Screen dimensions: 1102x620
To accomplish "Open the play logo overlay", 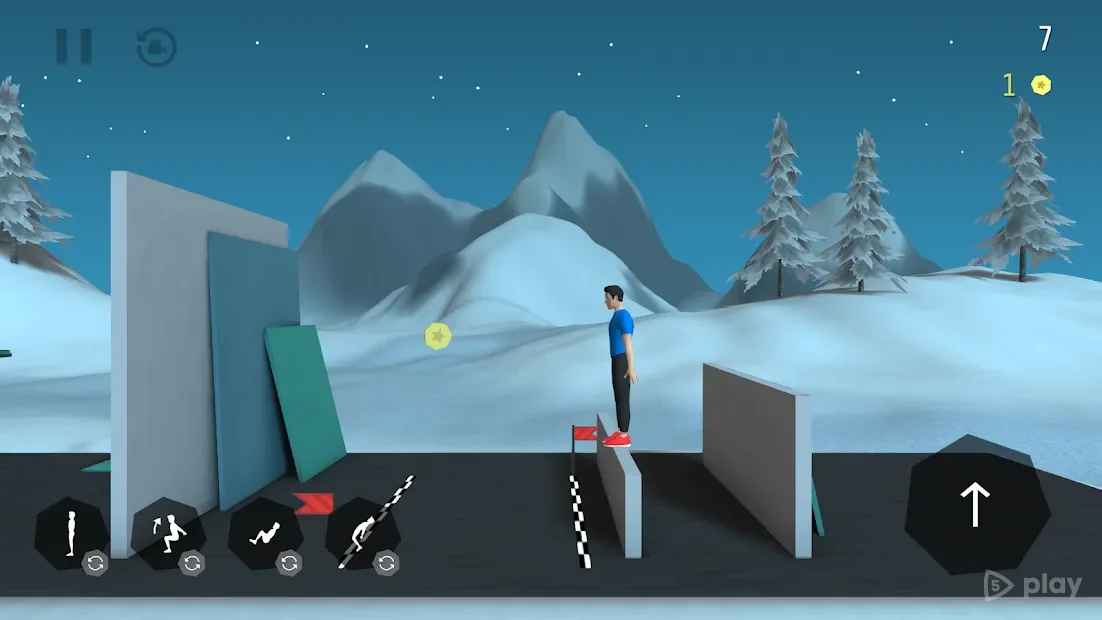I will click(x=1033, y=585).
